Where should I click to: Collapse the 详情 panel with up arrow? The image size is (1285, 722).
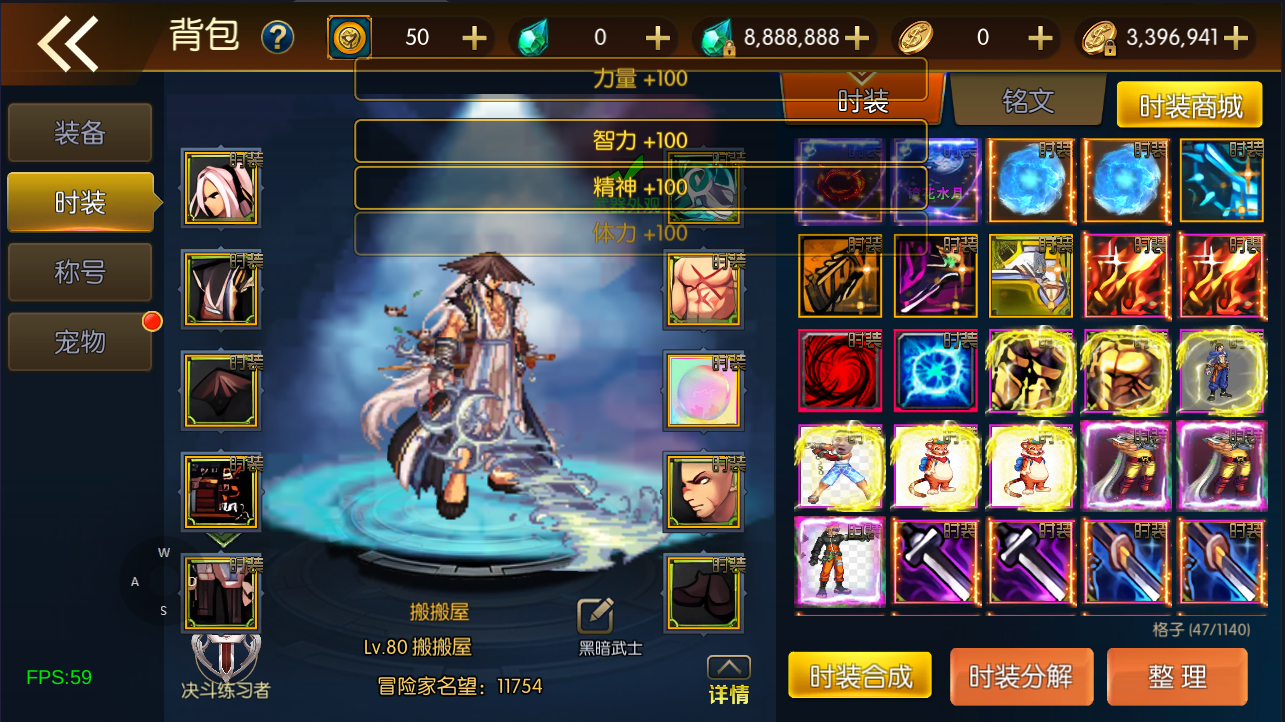[x=731, y=666]
